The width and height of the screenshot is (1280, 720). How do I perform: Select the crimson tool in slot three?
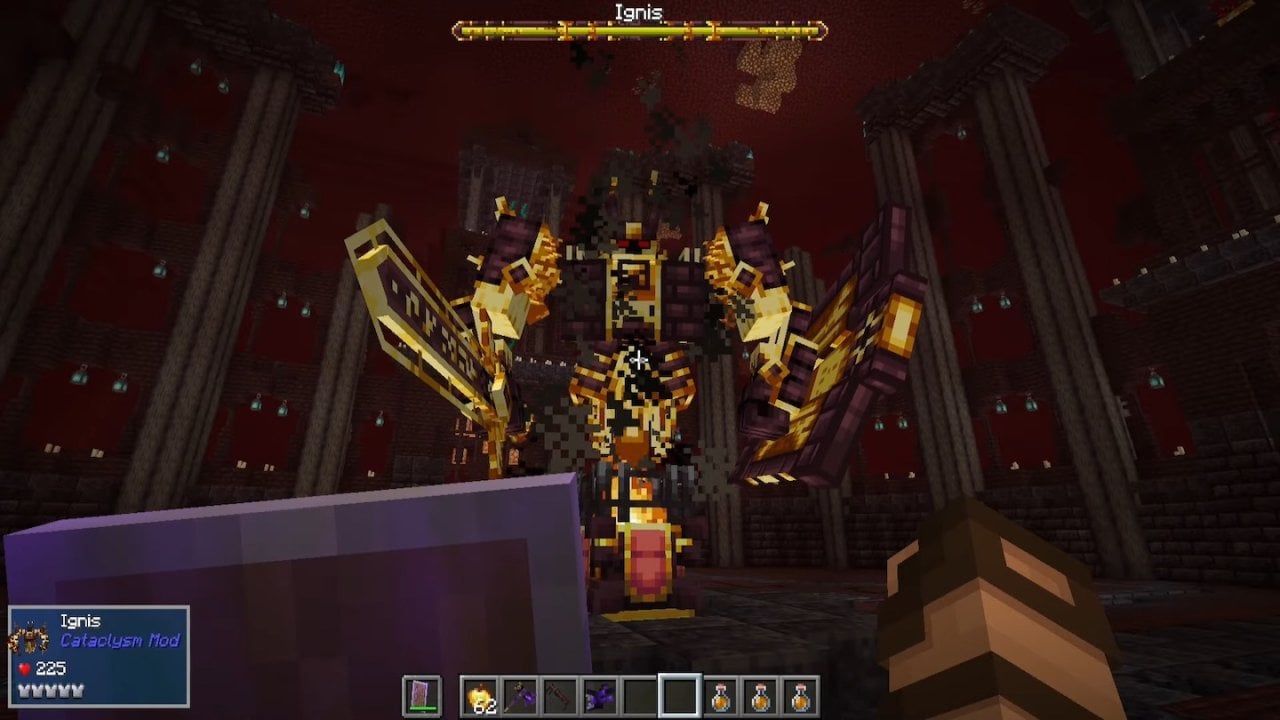point(559,694)
